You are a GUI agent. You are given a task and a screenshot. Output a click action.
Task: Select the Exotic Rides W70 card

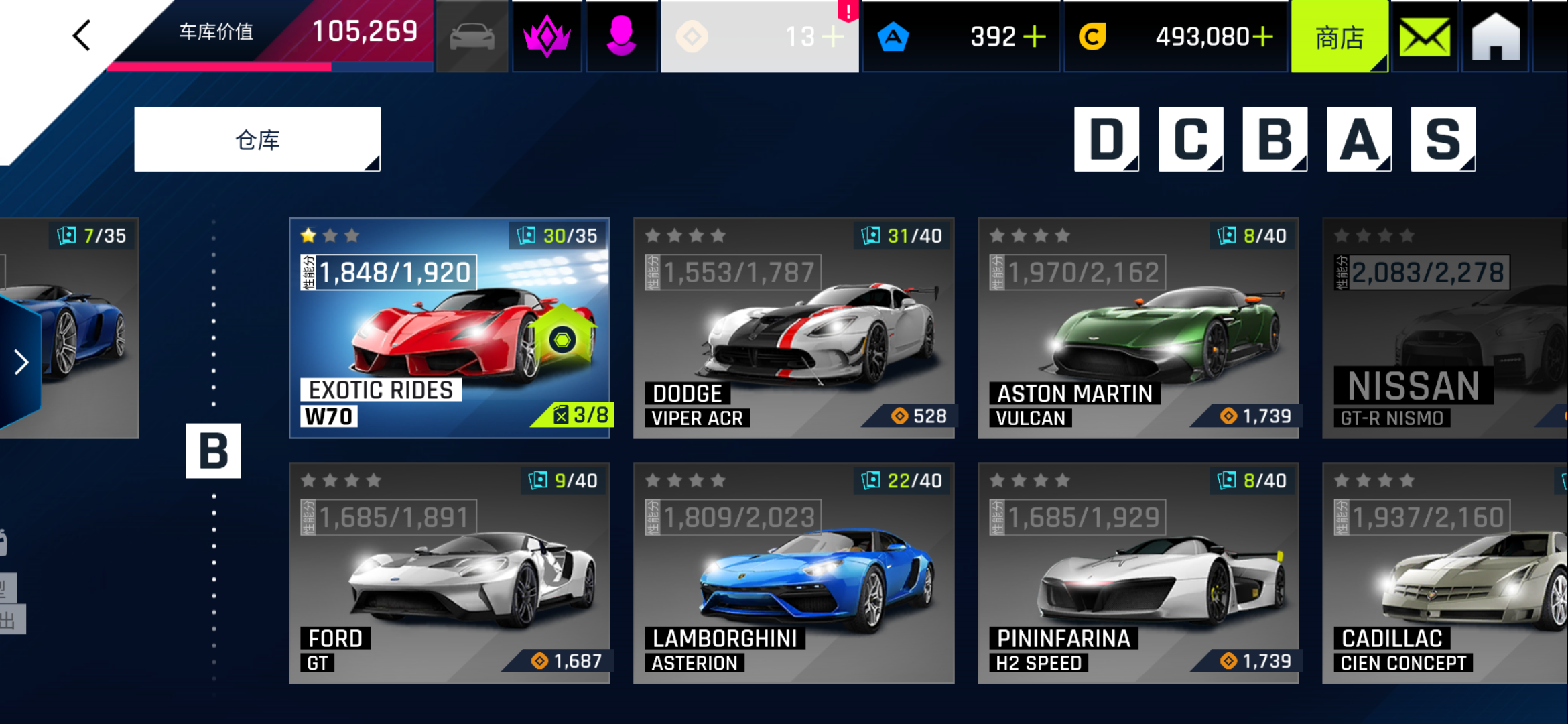450,328
